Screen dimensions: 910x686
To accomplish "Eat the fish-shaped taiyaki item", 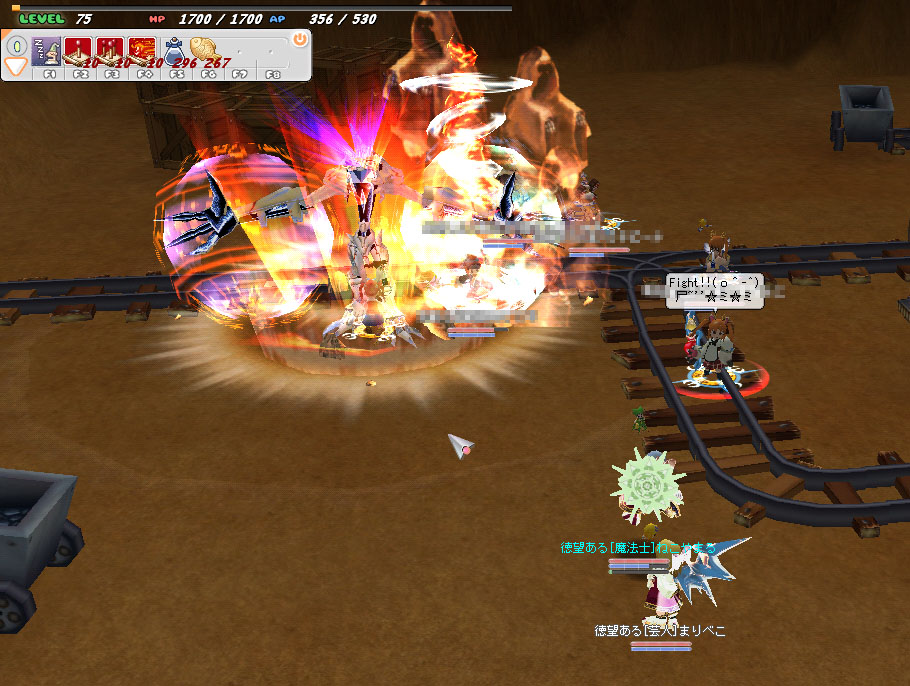I will pos(207,49).
